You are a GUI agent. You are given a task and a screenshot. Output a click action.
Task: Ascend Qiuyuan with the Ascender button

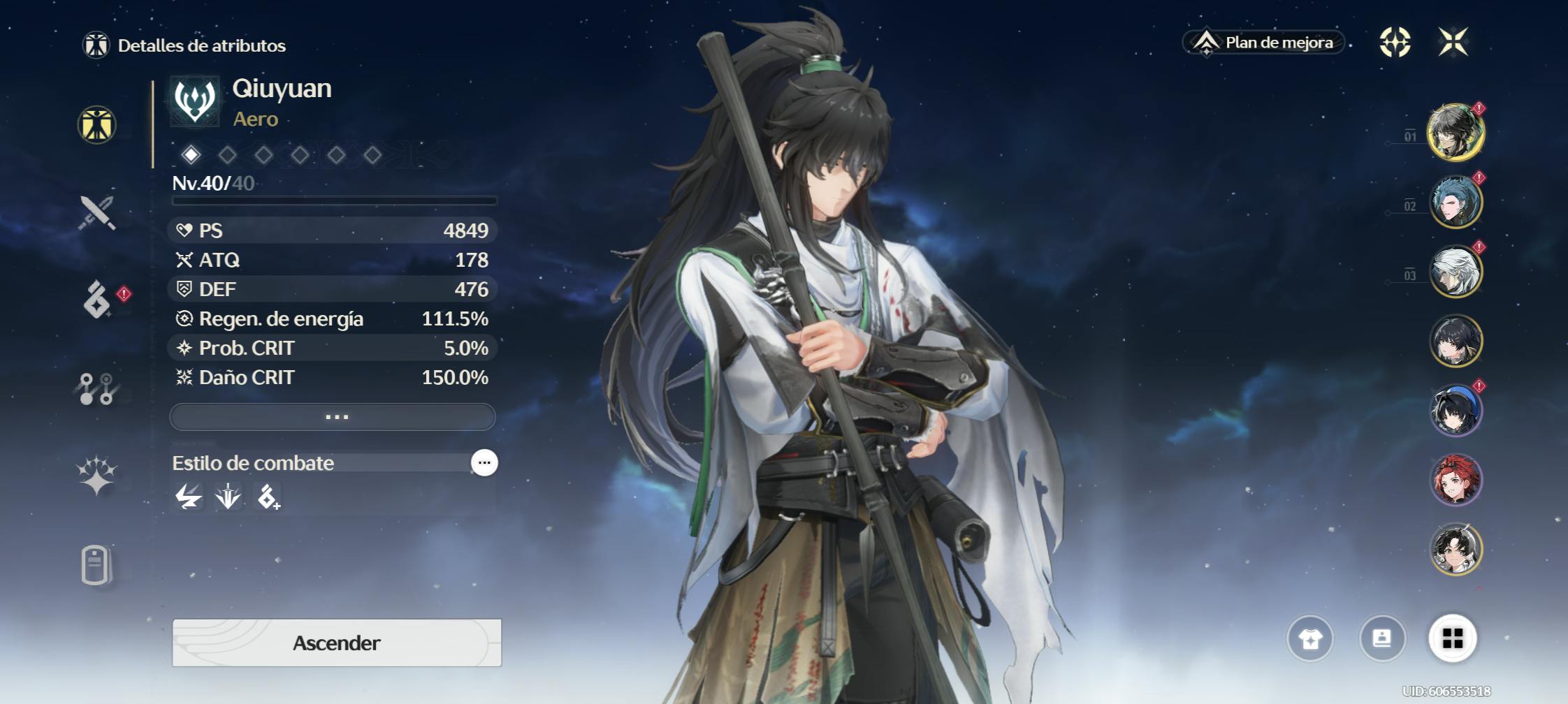(x=336, y=643)
